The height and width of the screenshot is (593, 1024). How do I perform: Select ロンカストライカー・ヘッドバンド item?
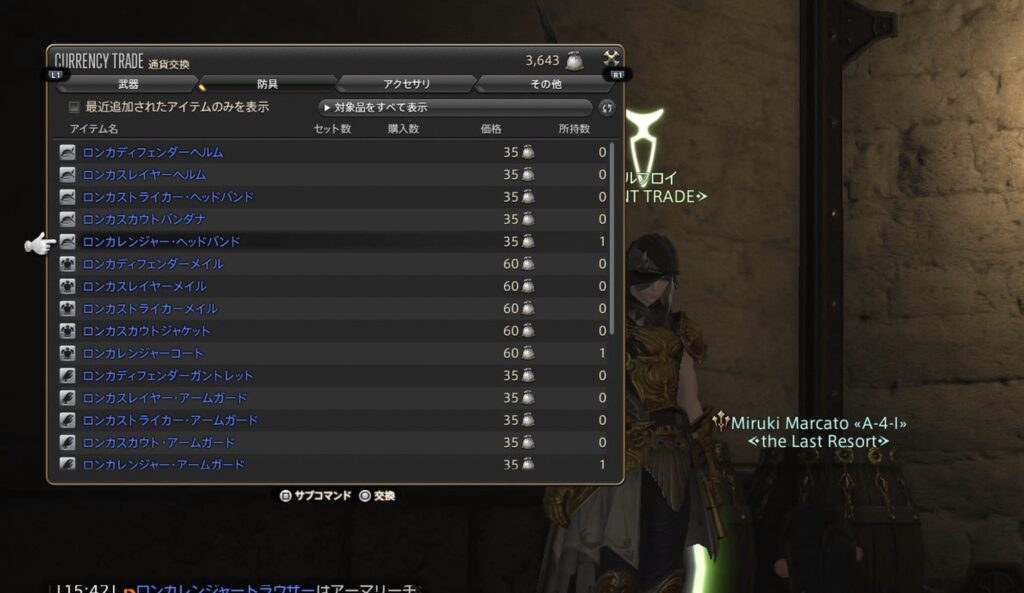(168, 197)
